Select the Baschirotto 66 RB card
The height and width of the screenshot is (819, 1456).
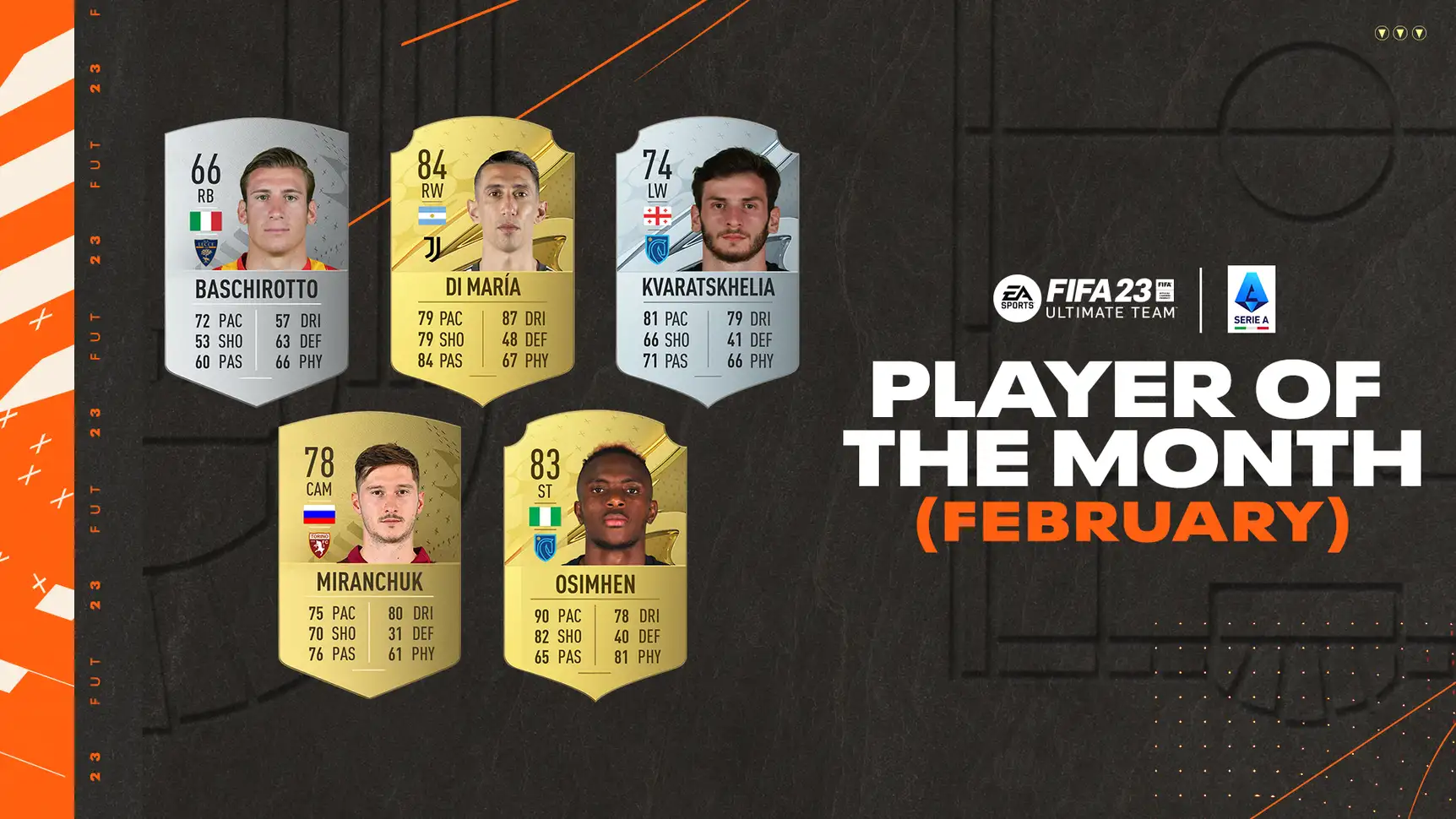[x=257, y=262]
